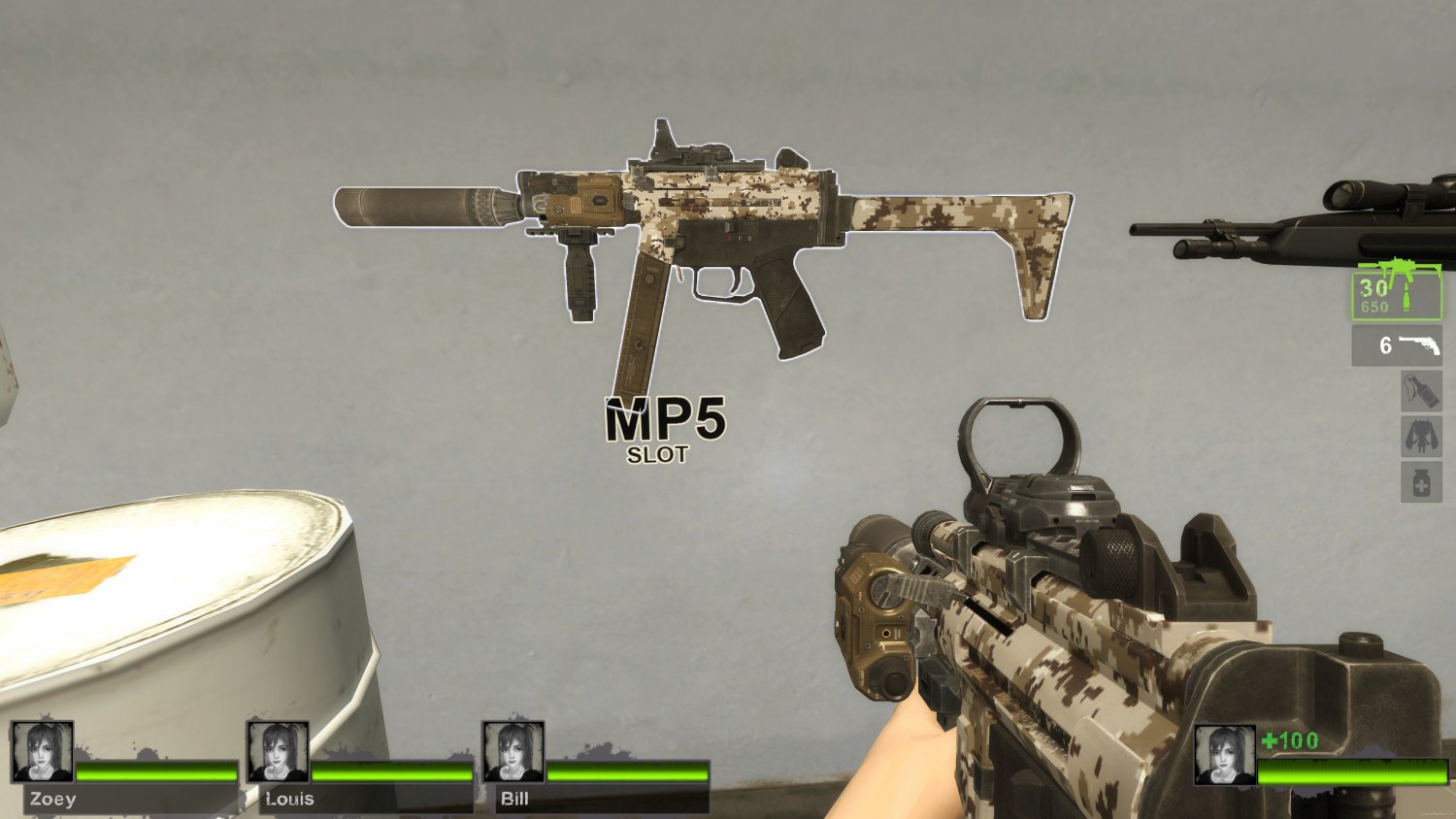
Task: Click the revolver sidearm icon
Action: pyautogui.click(x=1420, y=344)
